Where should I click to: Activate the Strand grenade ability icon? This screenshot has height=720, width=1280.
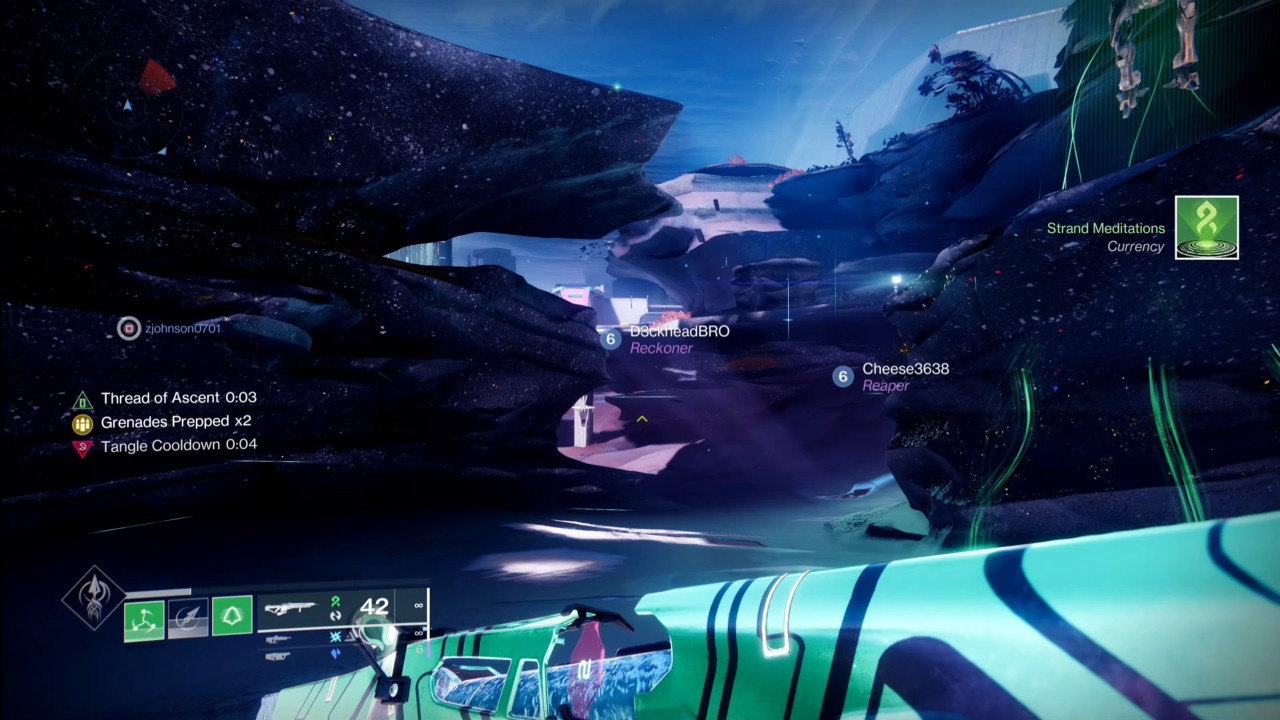click(x=145, y=619)
